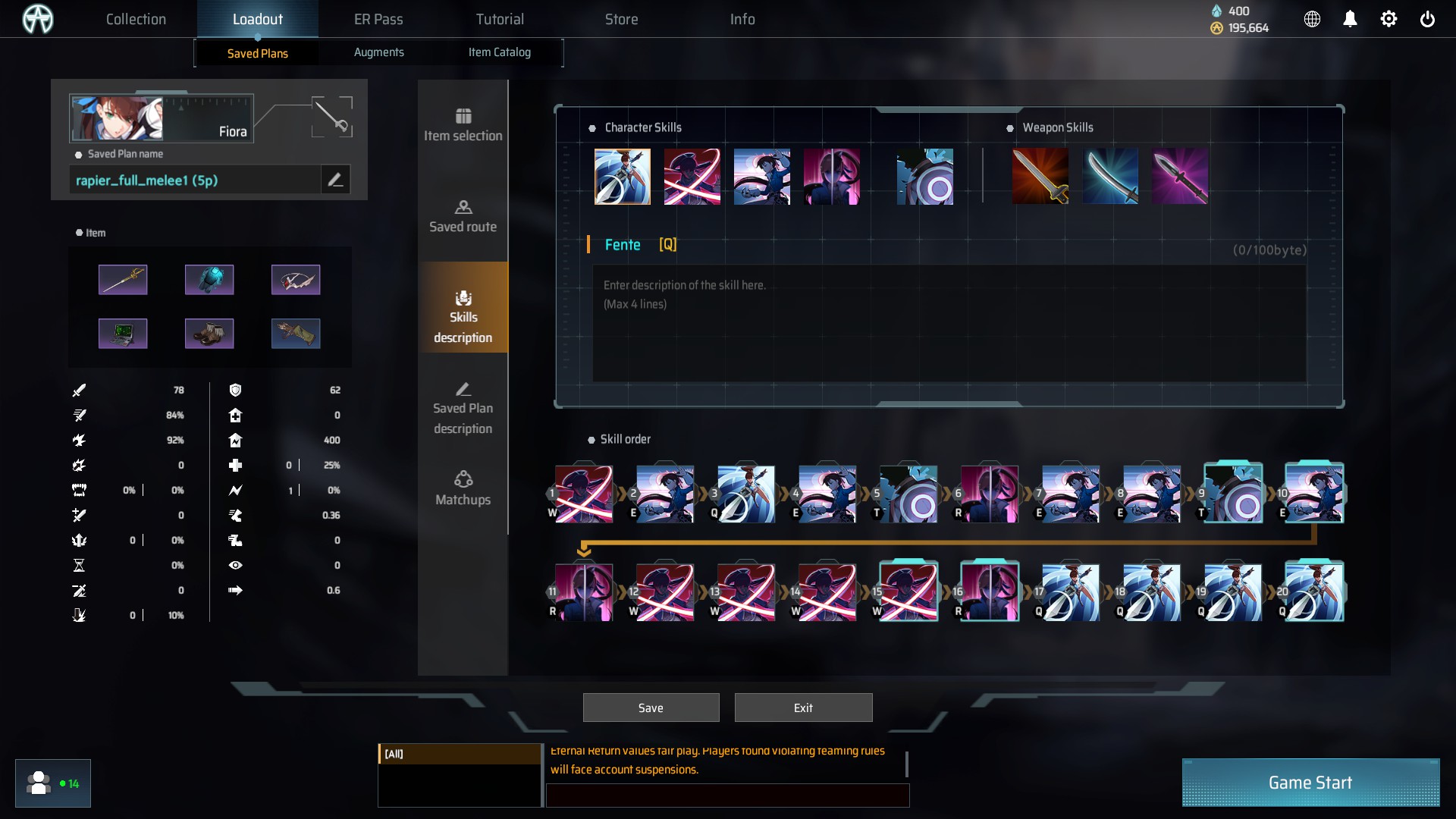Edit the saved plan name with pencil icon
This screenshot has width=1456, height=819.
coord(335,180)
